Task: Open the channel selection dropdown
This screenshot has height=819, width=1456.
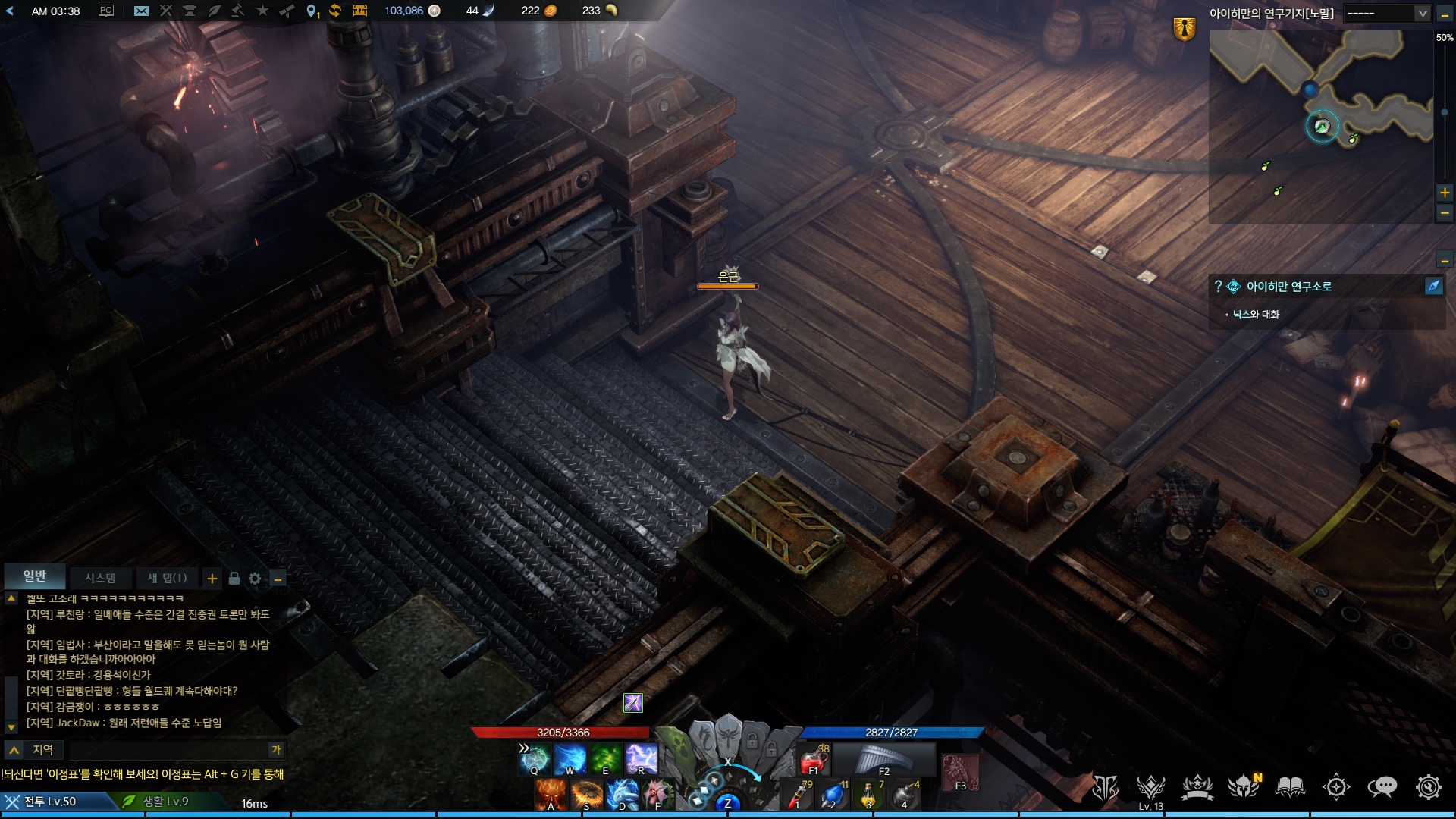Action: tap(1386, 14)
